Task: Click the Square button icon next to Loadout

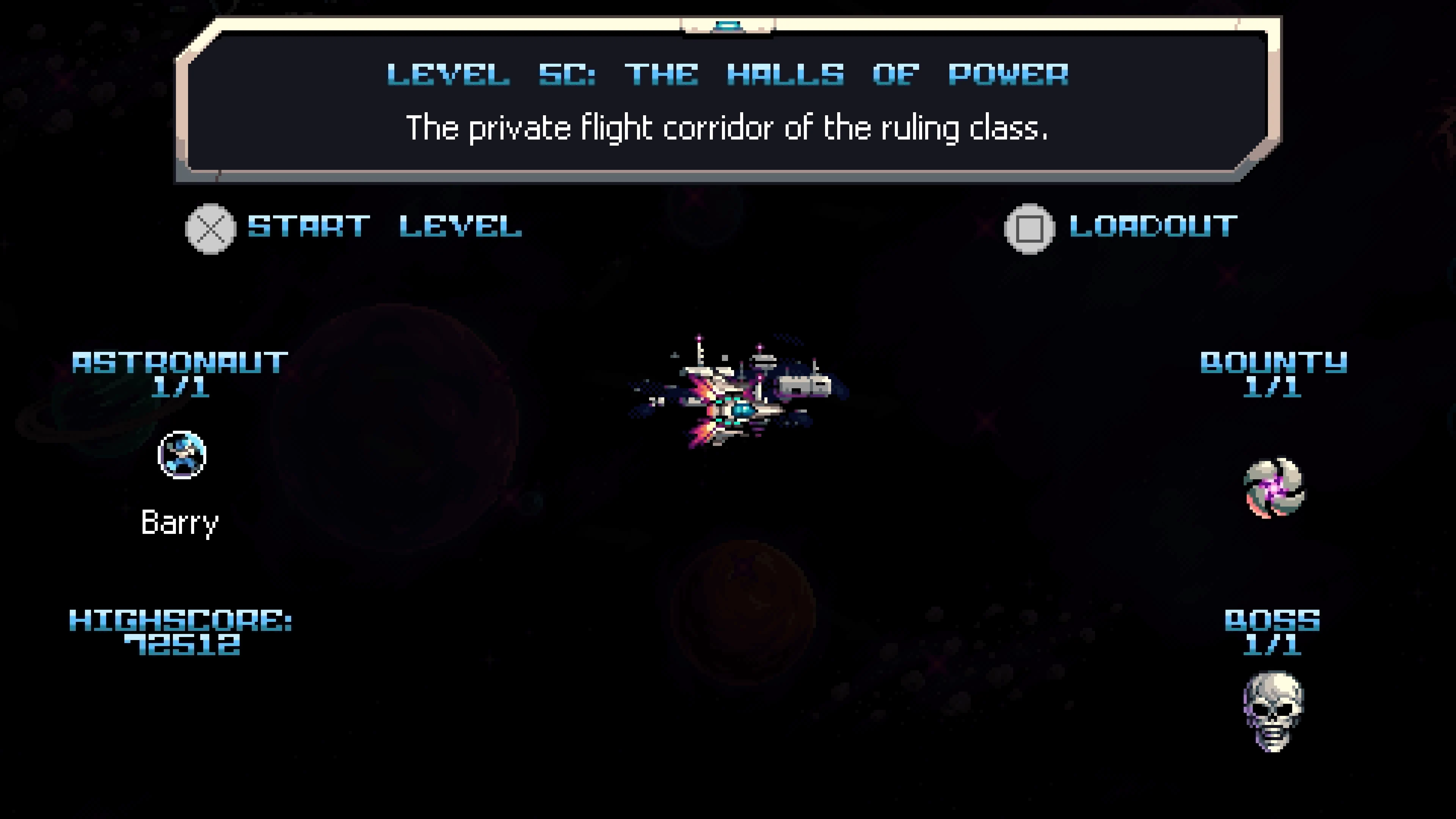Action: 1030,228
